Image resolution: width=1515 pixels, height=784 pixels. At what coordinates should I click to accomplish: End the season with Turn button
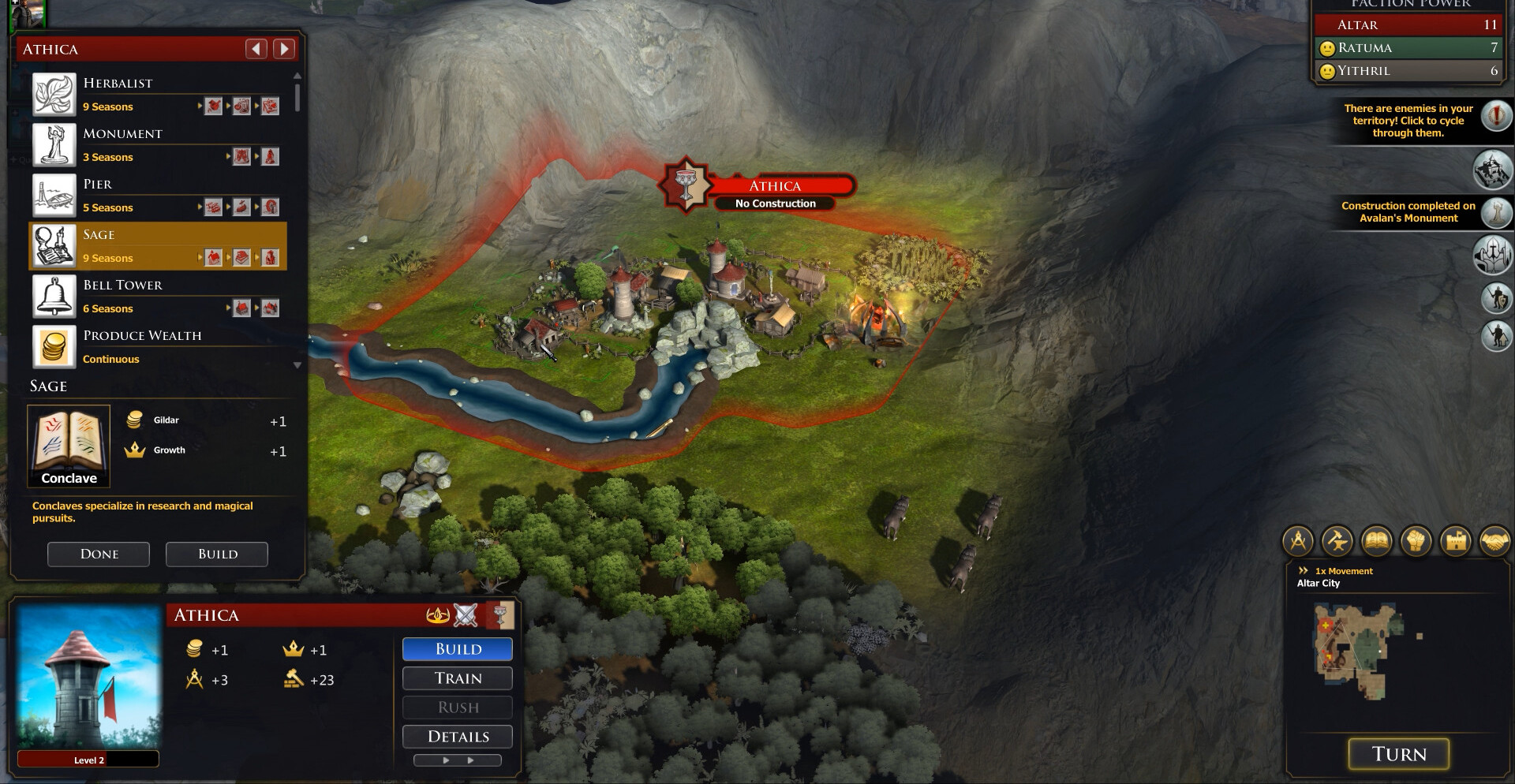[1399, 754]
